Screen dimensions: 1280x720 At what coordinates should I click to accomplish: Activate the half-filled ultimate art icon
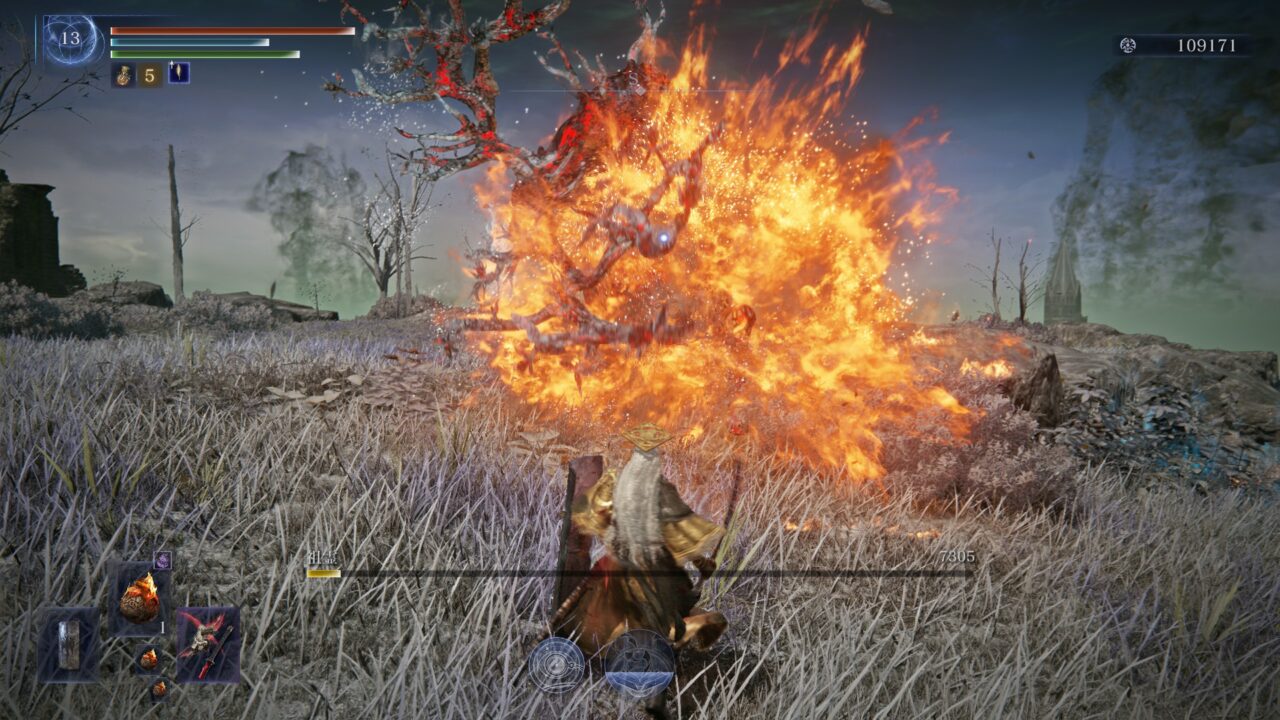point(640,665)
